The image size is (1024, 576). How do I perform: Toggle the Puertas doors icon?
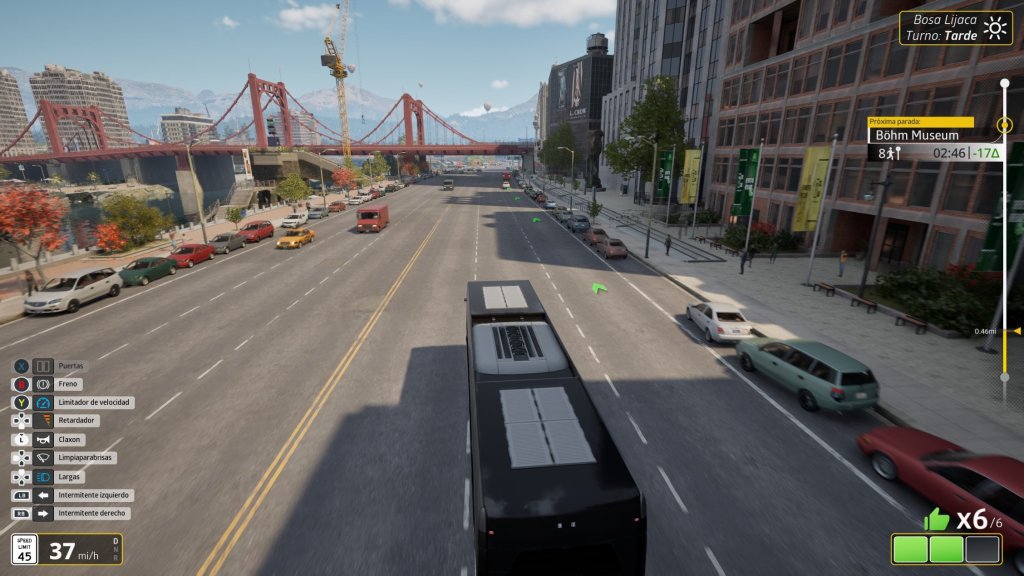tap(43, 366)
